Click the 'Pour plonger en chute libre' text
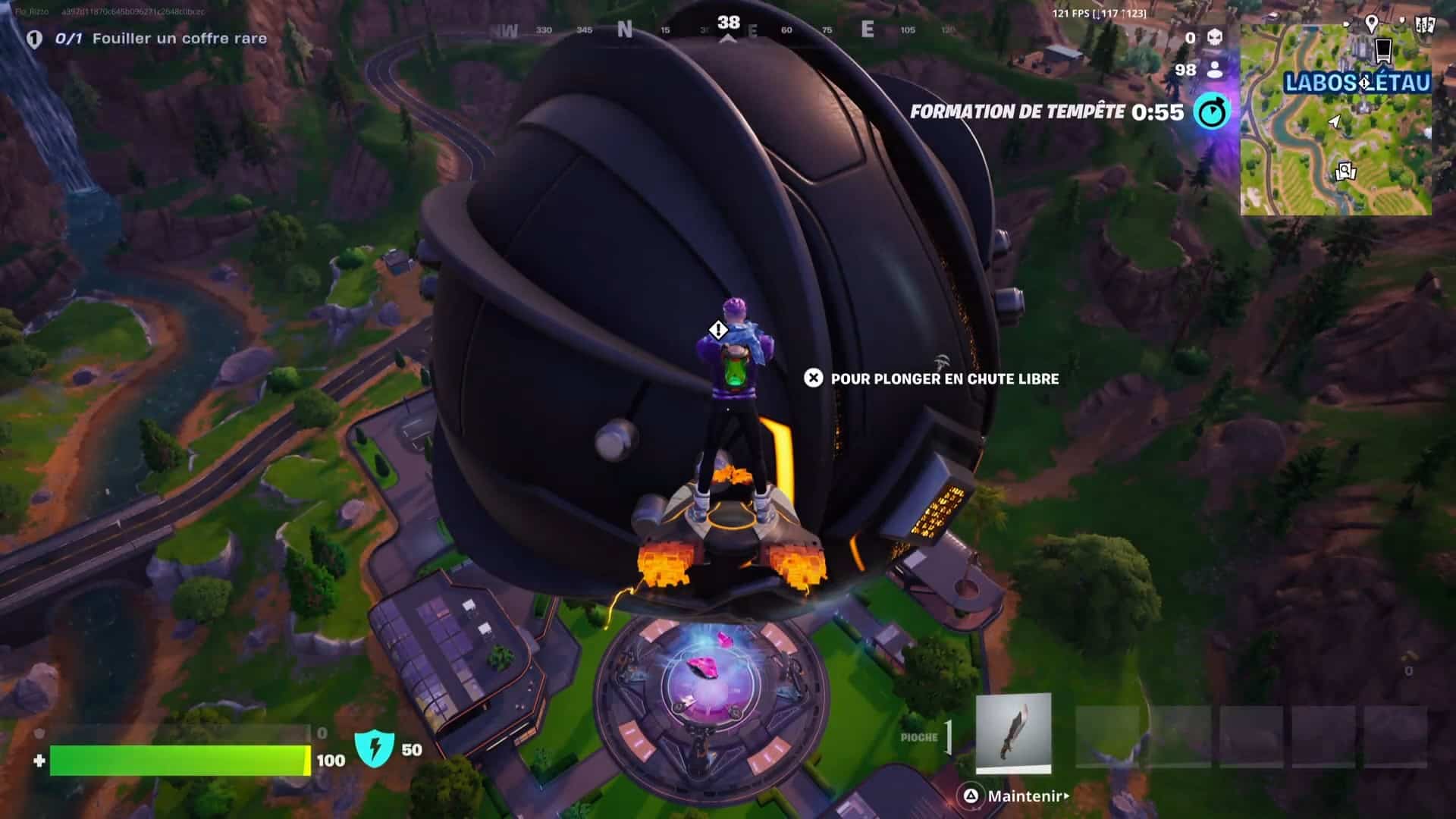1456x819 pixels. point(943,380)
